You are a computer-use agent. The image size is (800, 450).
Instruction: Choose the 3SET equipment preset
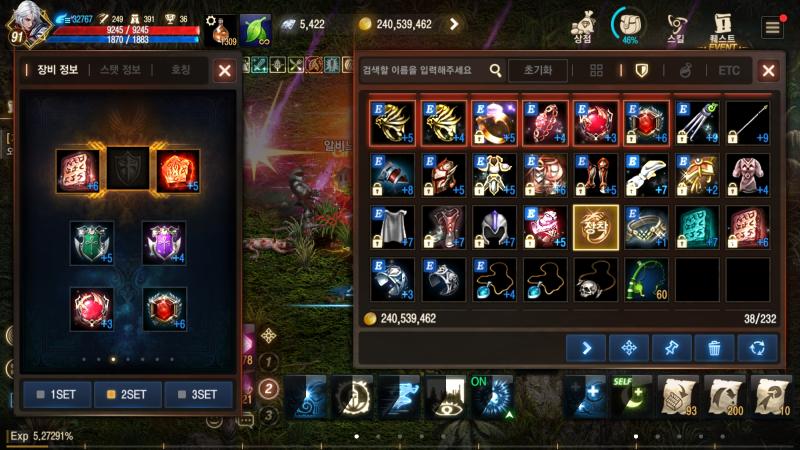pos(198,394)
